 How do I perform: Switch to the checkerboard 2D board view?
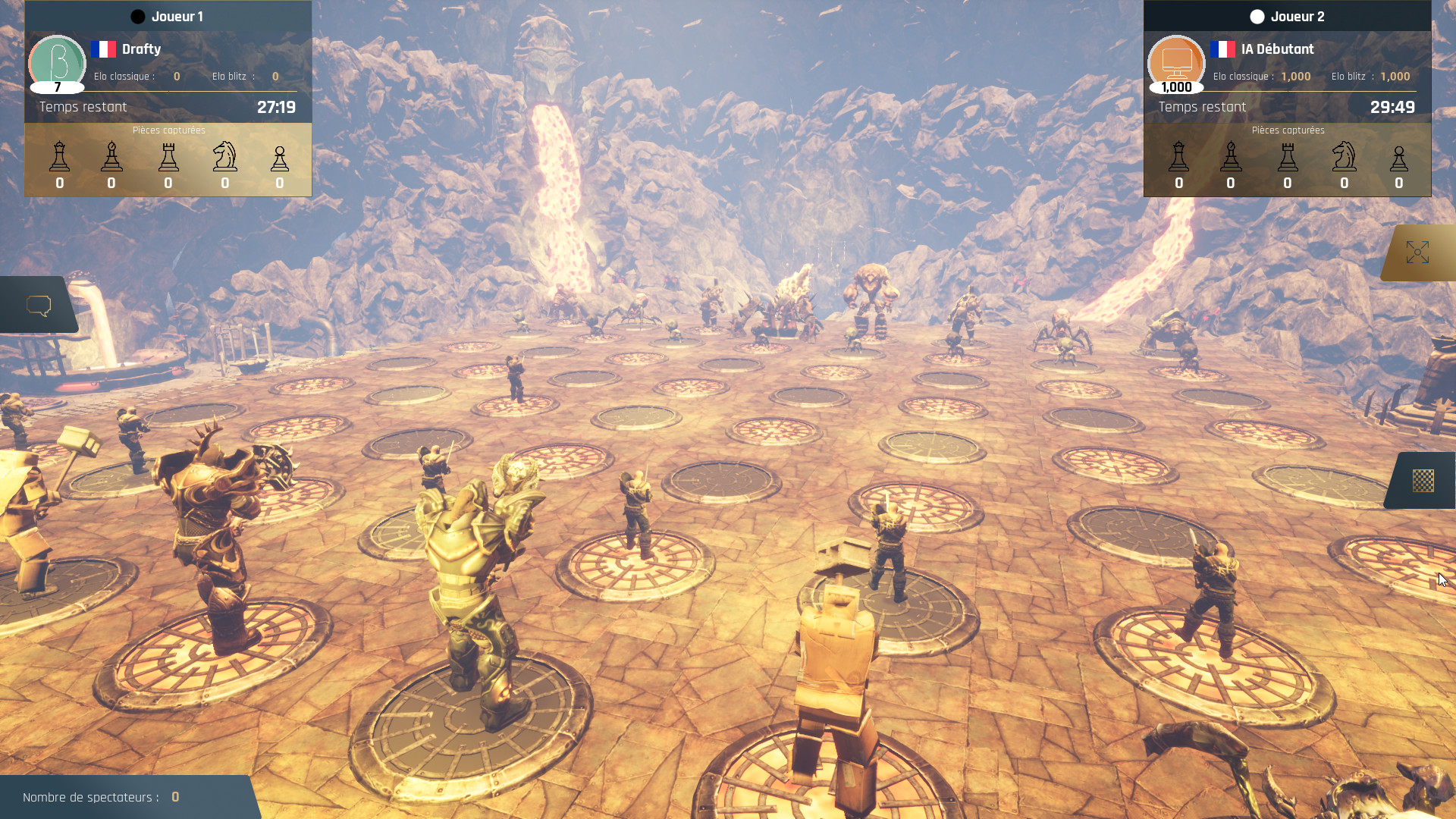coord(1423,481)
